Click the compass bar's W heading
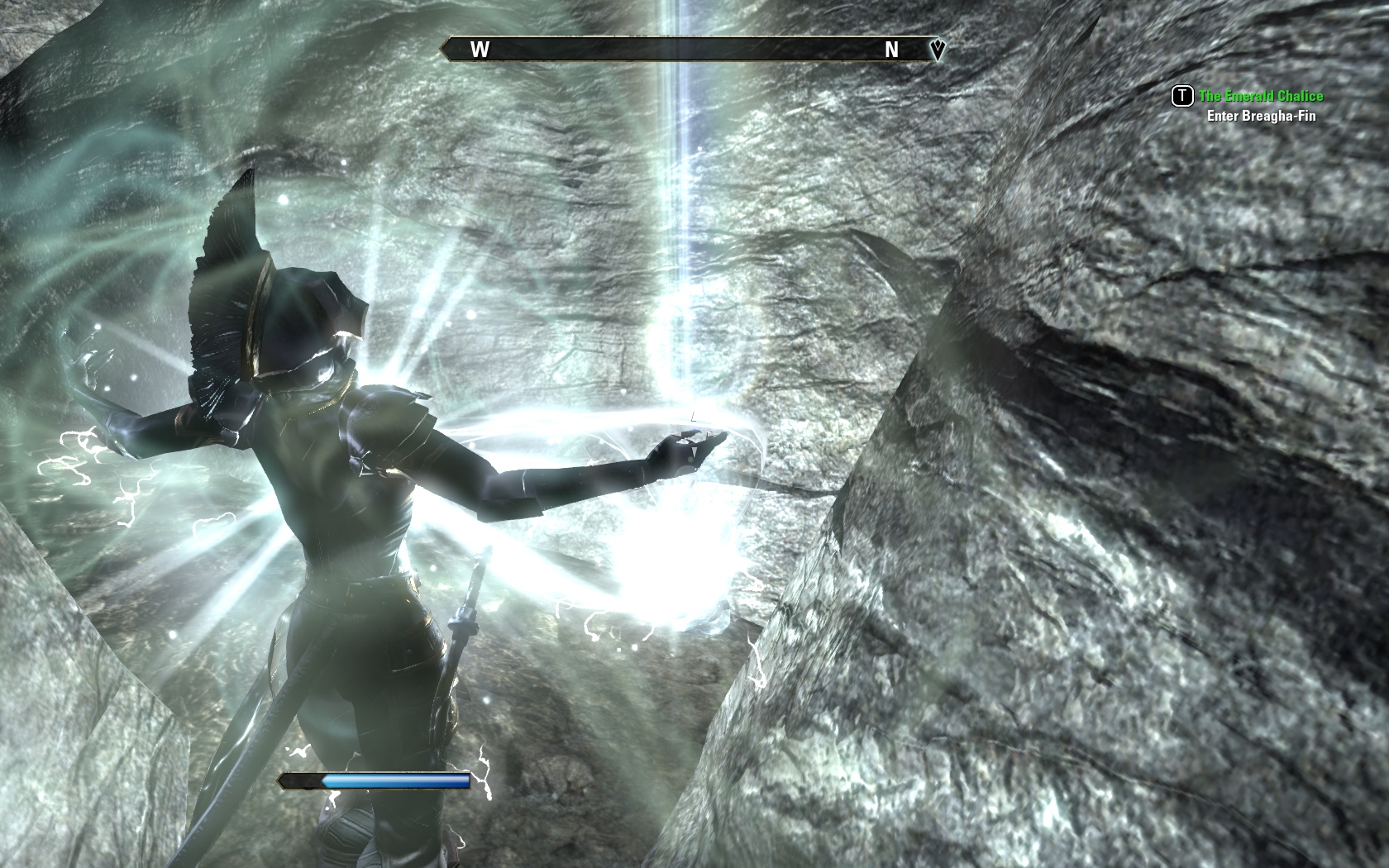The image size is (1389, 868). 480,50
